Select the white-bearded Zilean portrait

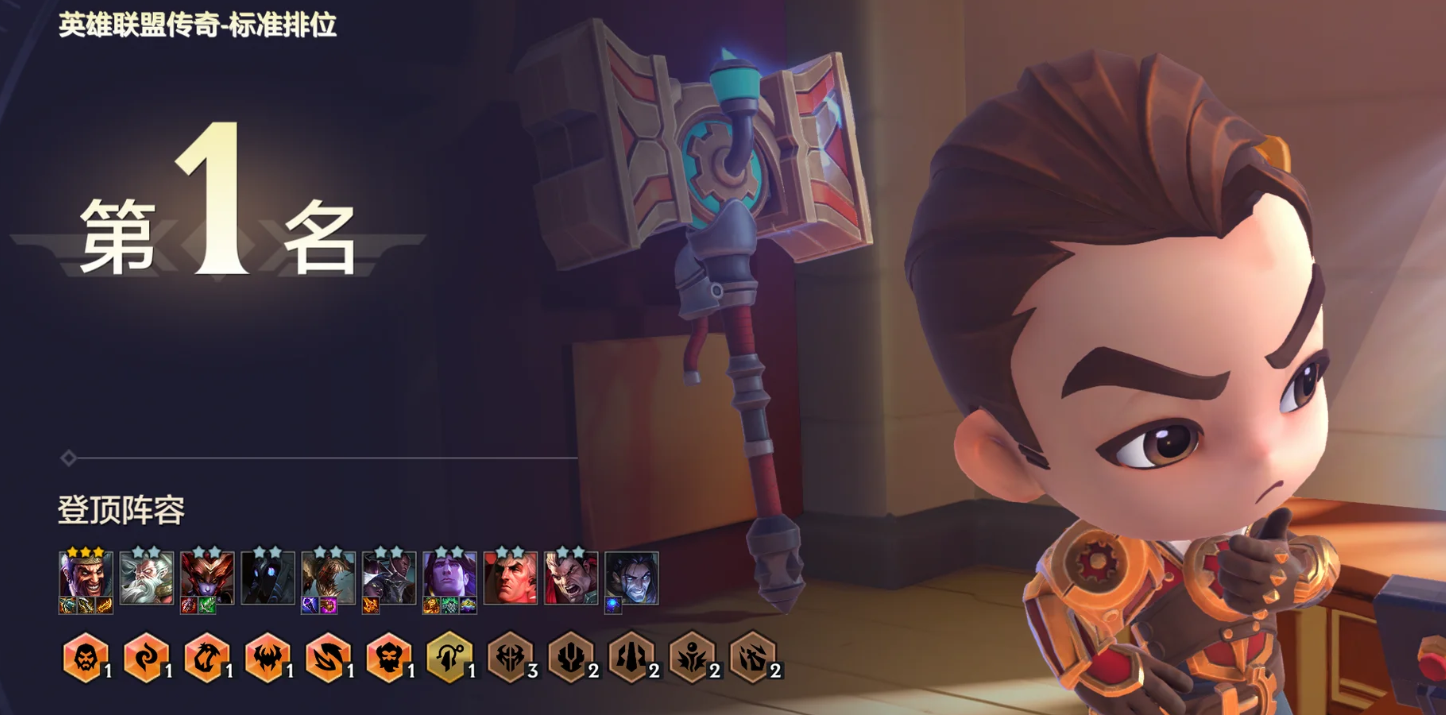click(x=146, y=577)
